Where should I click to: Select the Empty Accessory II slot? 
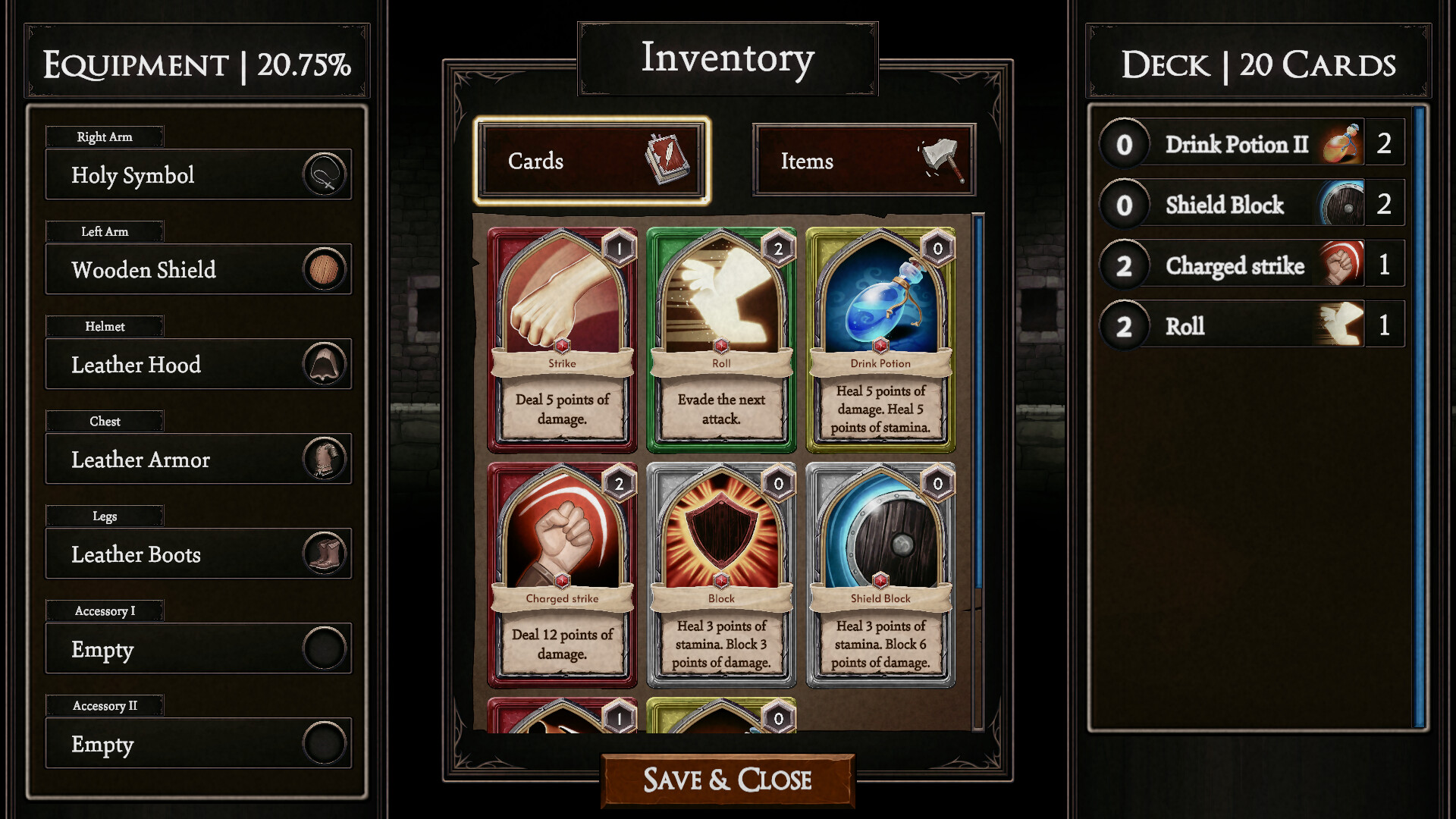pyautogui.click(x=325, y=744)
